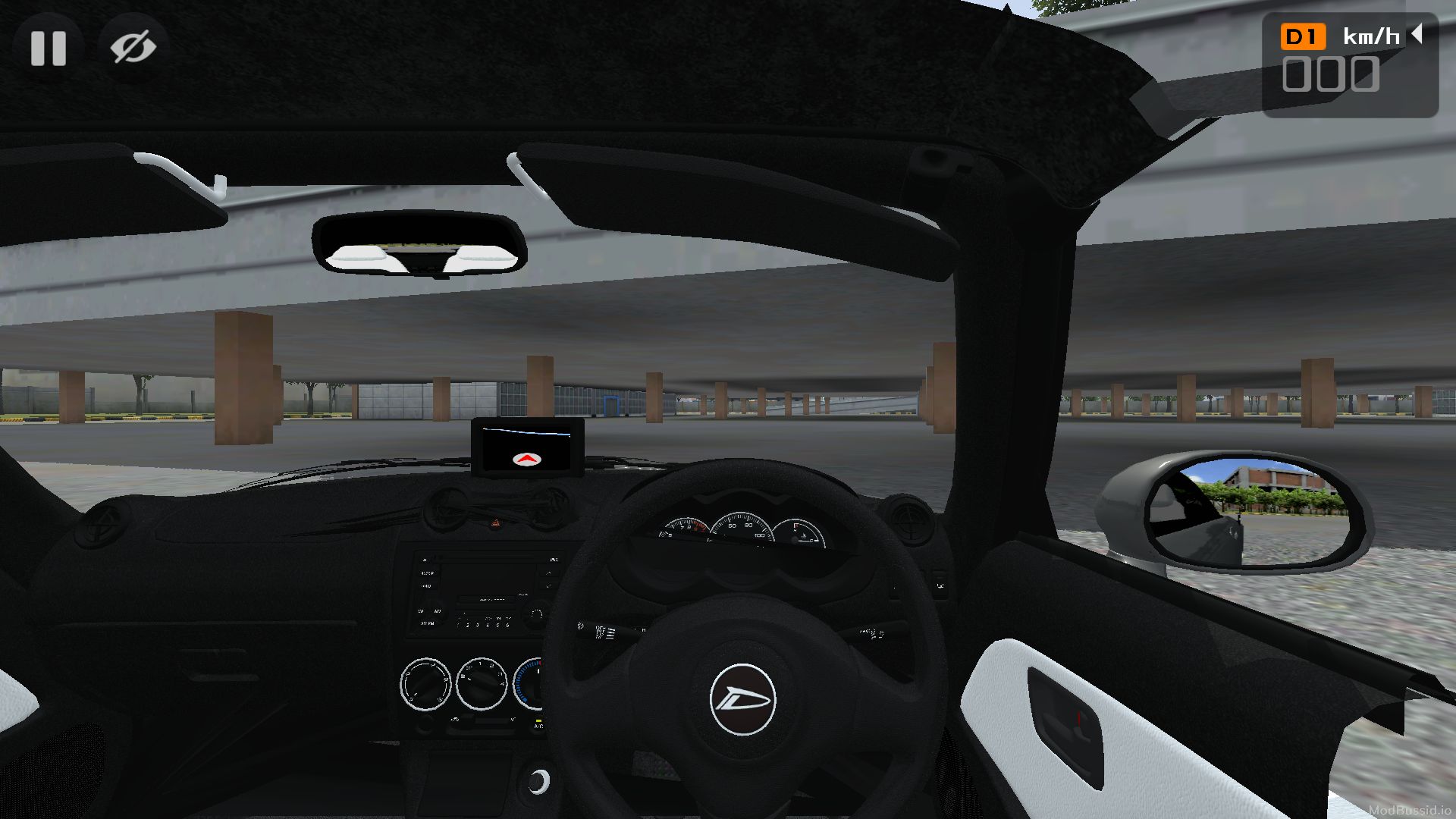Toggle the hide-HUD crossed eye icon
The width and height of the screenshot is (1456, 819).
tap(133, 48)
